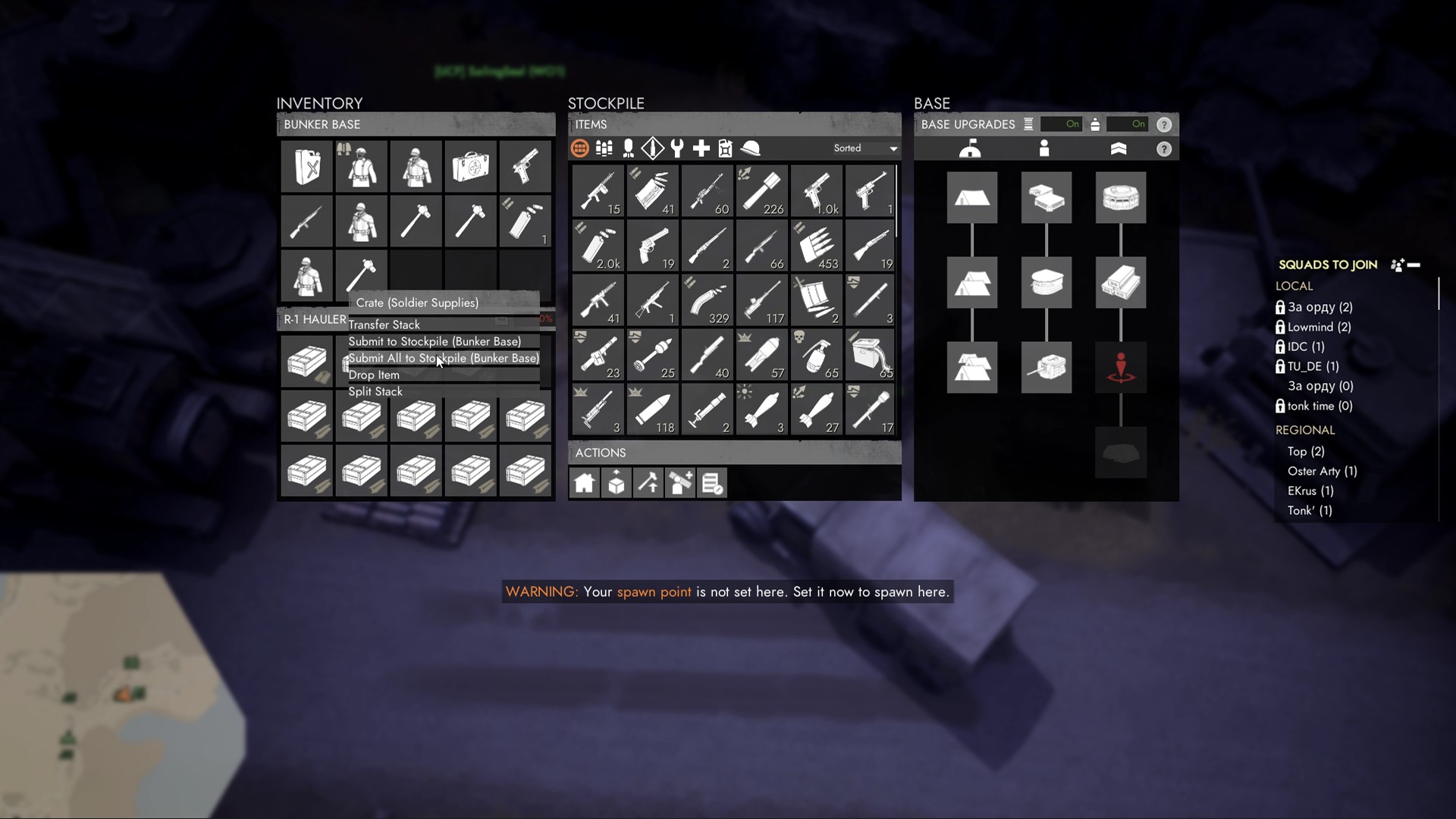1456x819 pixels.
Task: Open the Sorted dropdown
Action: [864, 149]
